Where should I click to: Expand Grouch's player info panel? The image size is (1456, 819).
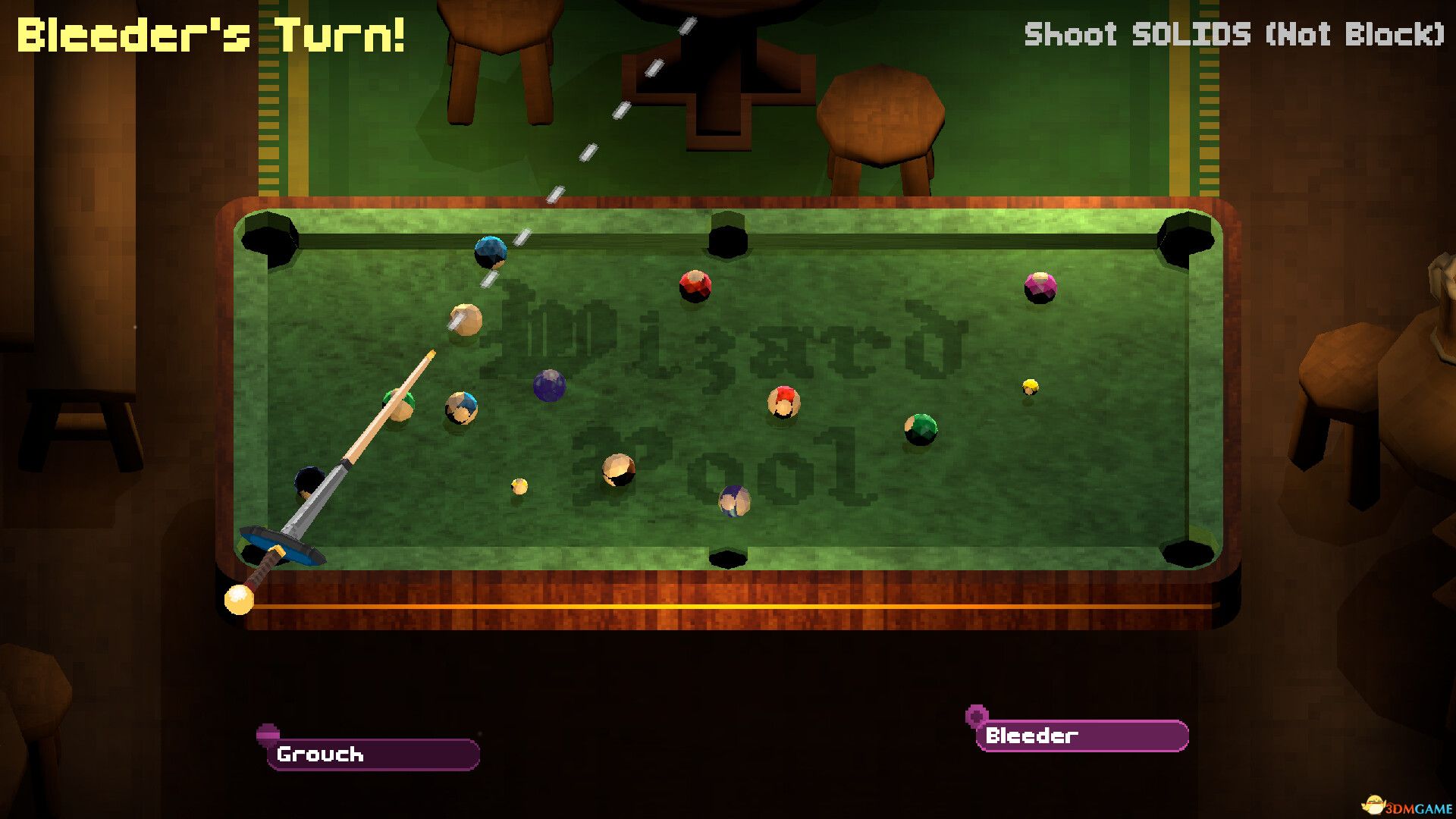372,755
